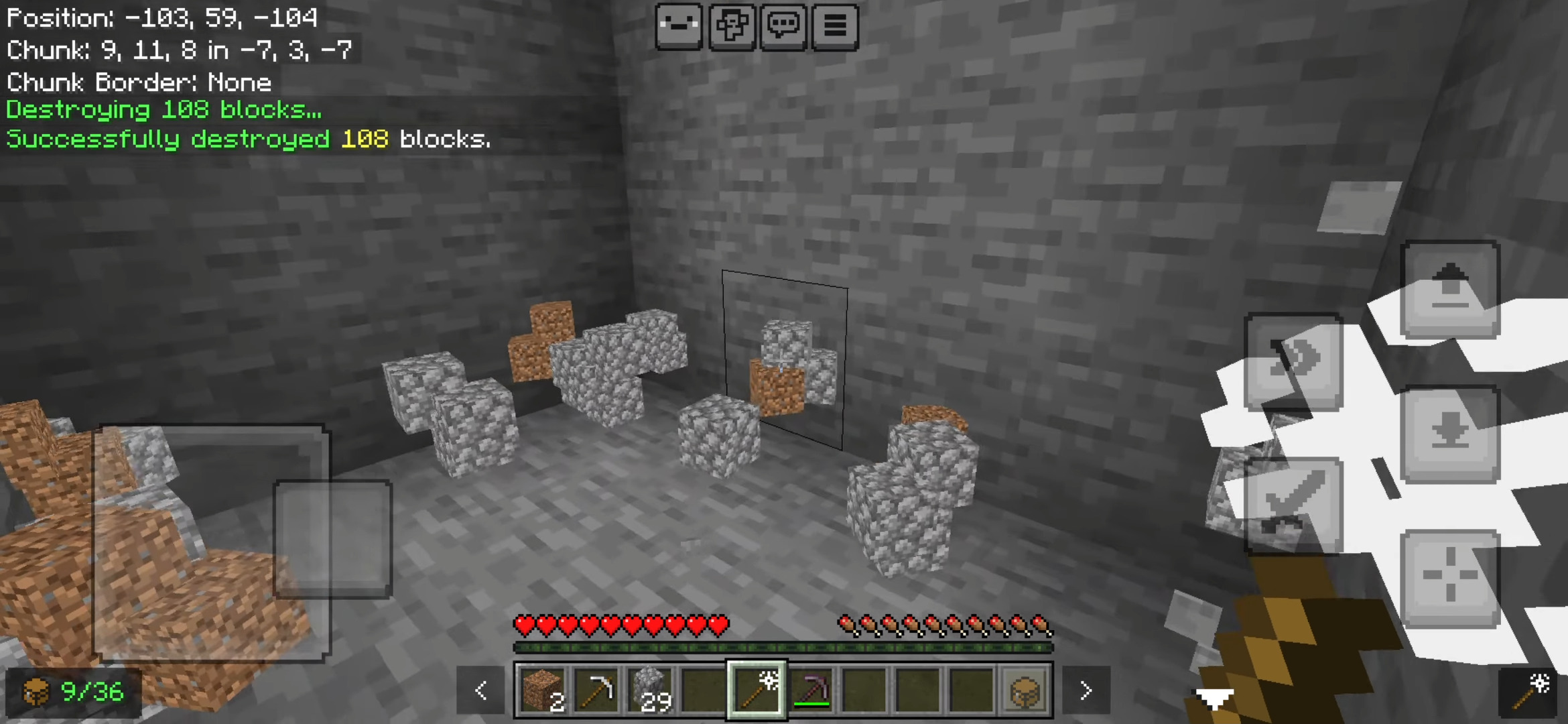
Task: Toggle the sprint double-chevron button
Action: click(1293, 361)
